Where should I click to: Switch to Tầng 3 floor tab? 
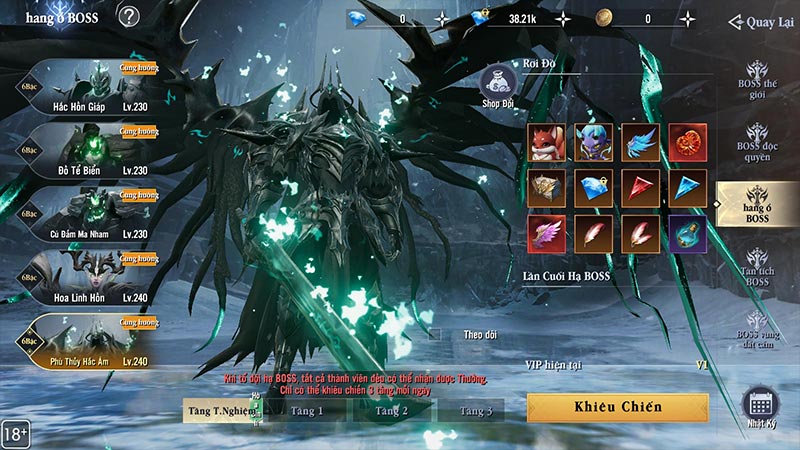point(476,411)
